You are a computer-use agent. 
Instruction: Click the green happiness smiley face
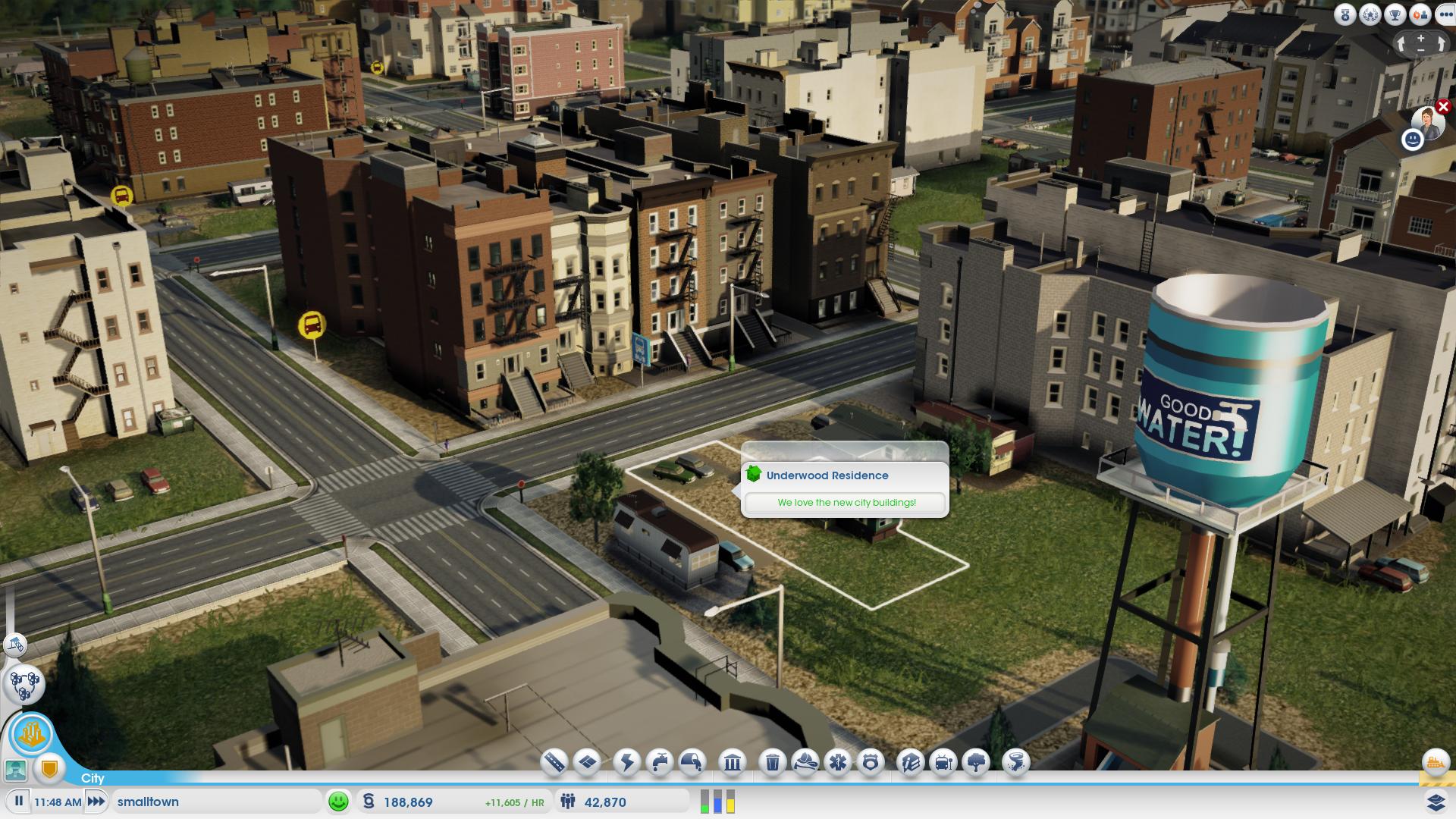coord(338,801)
